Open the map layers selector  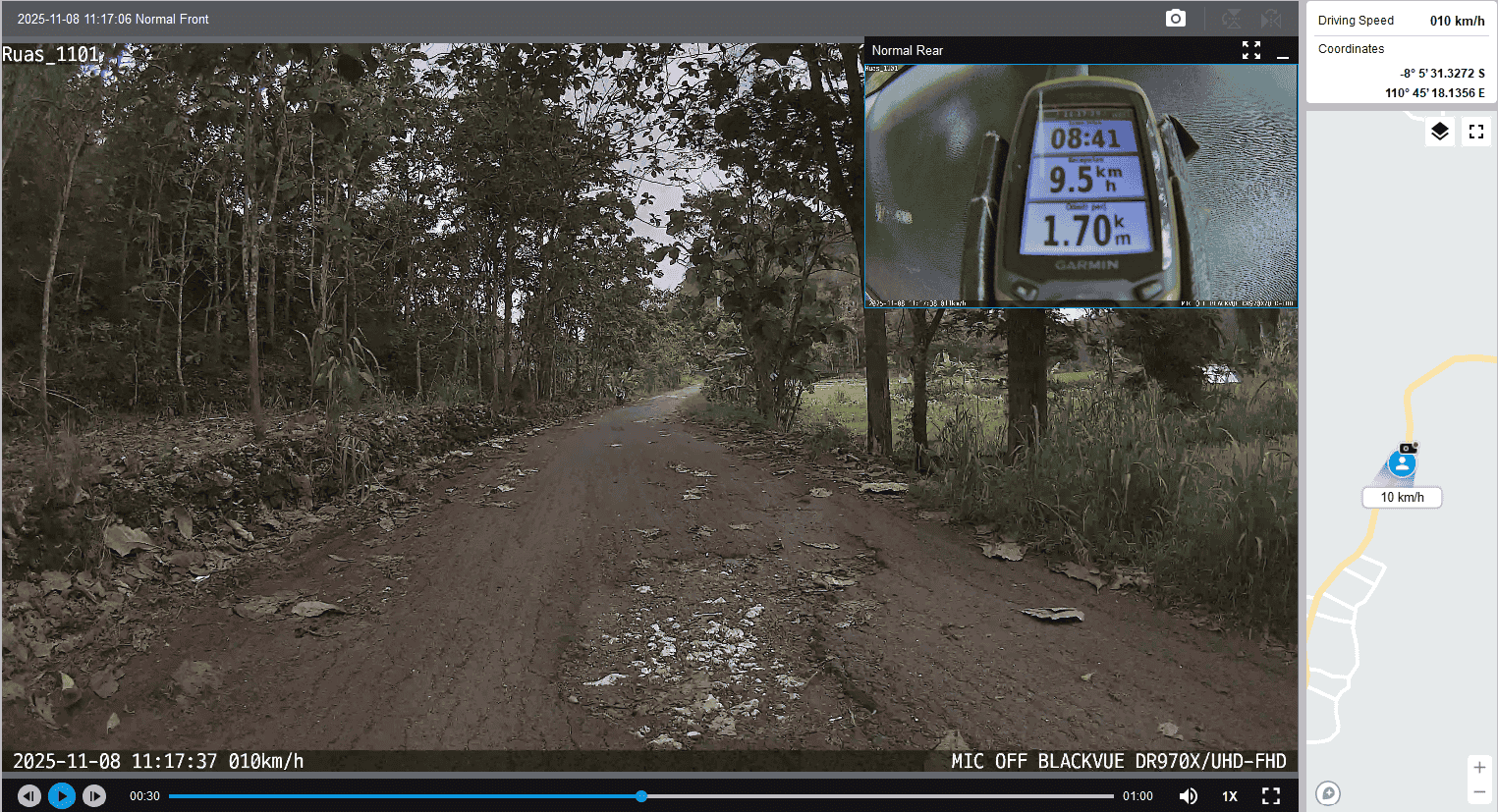[x=1439, y=132]
